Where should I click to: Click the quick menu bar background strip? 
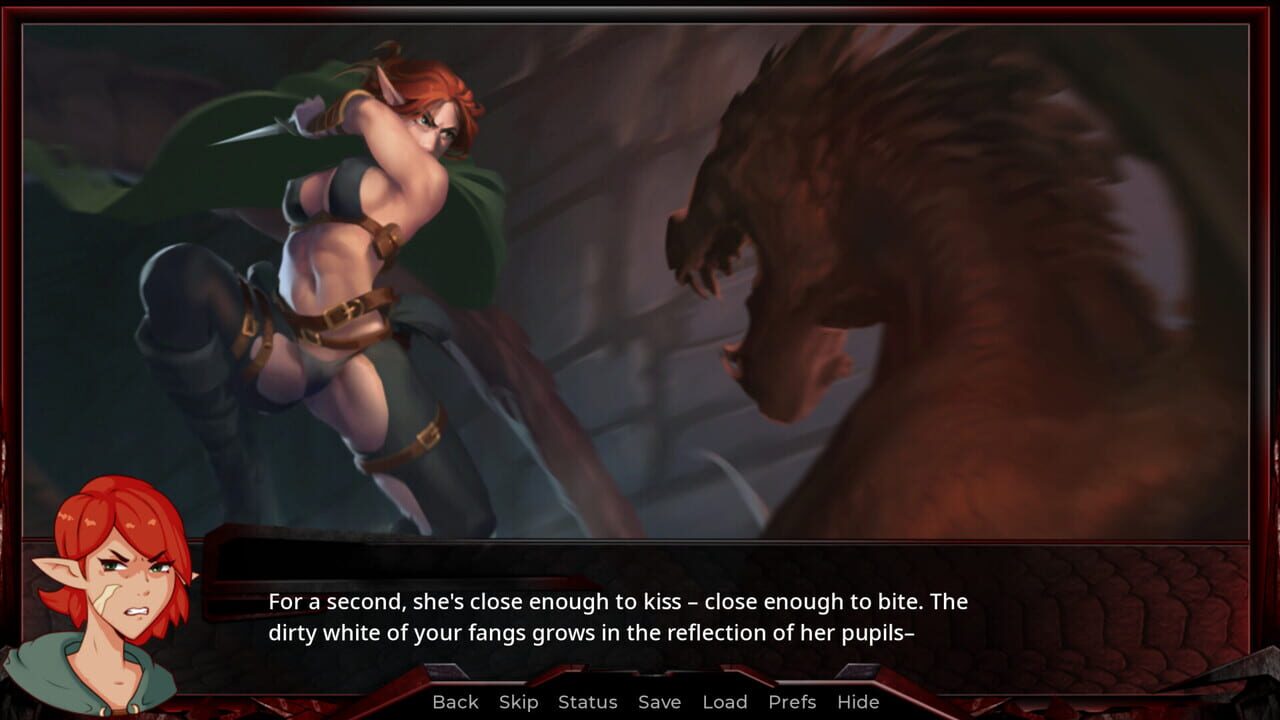point(1000,702)
